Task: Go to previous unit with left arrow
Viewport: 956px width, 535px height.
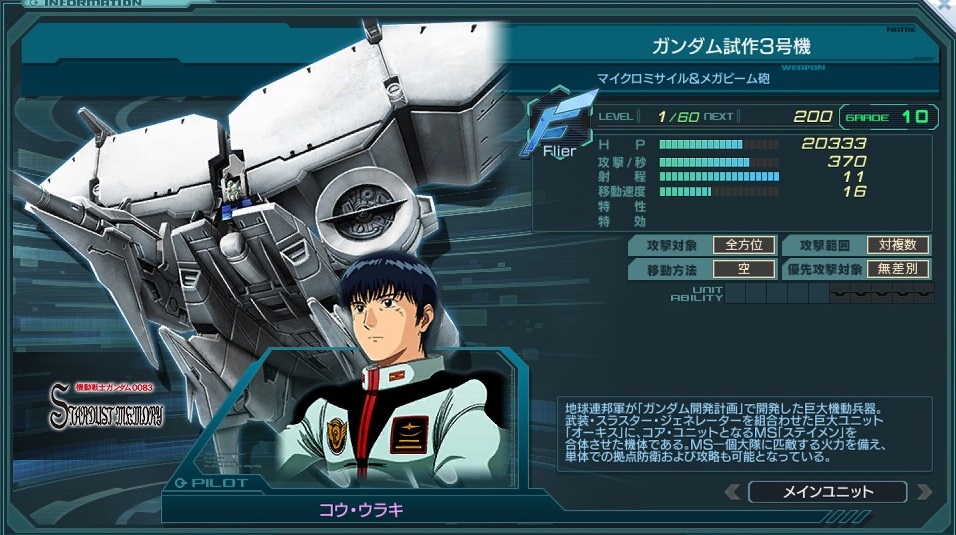Action: (733, 491)
